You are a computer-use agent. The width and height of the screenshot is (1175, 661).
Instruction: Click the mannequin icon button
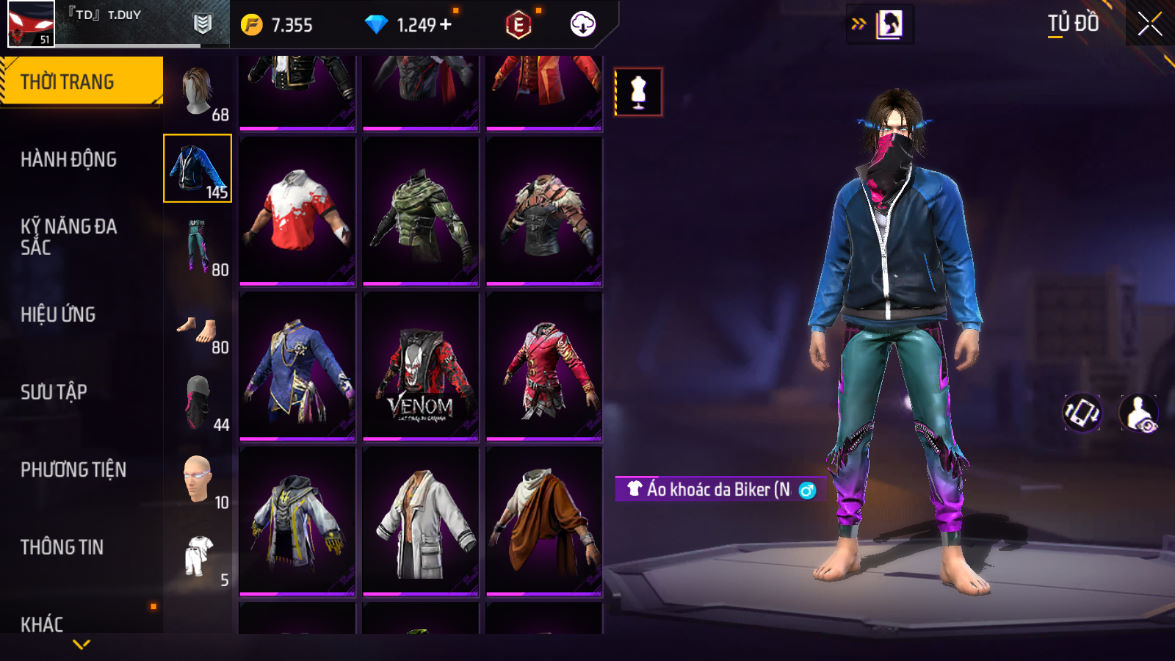coord(638,92)
